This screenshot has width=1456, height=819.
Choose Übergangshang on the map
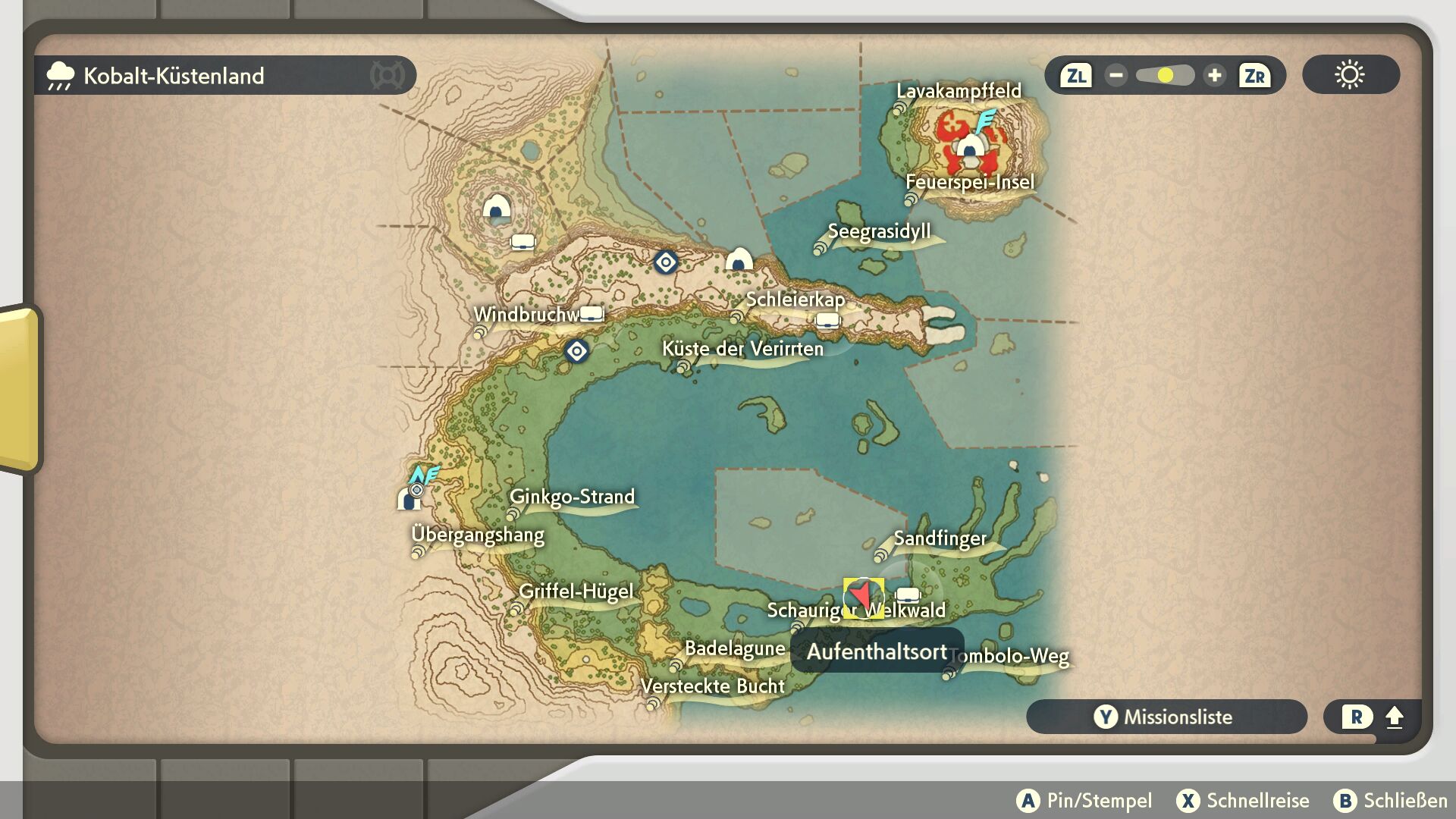478,535
